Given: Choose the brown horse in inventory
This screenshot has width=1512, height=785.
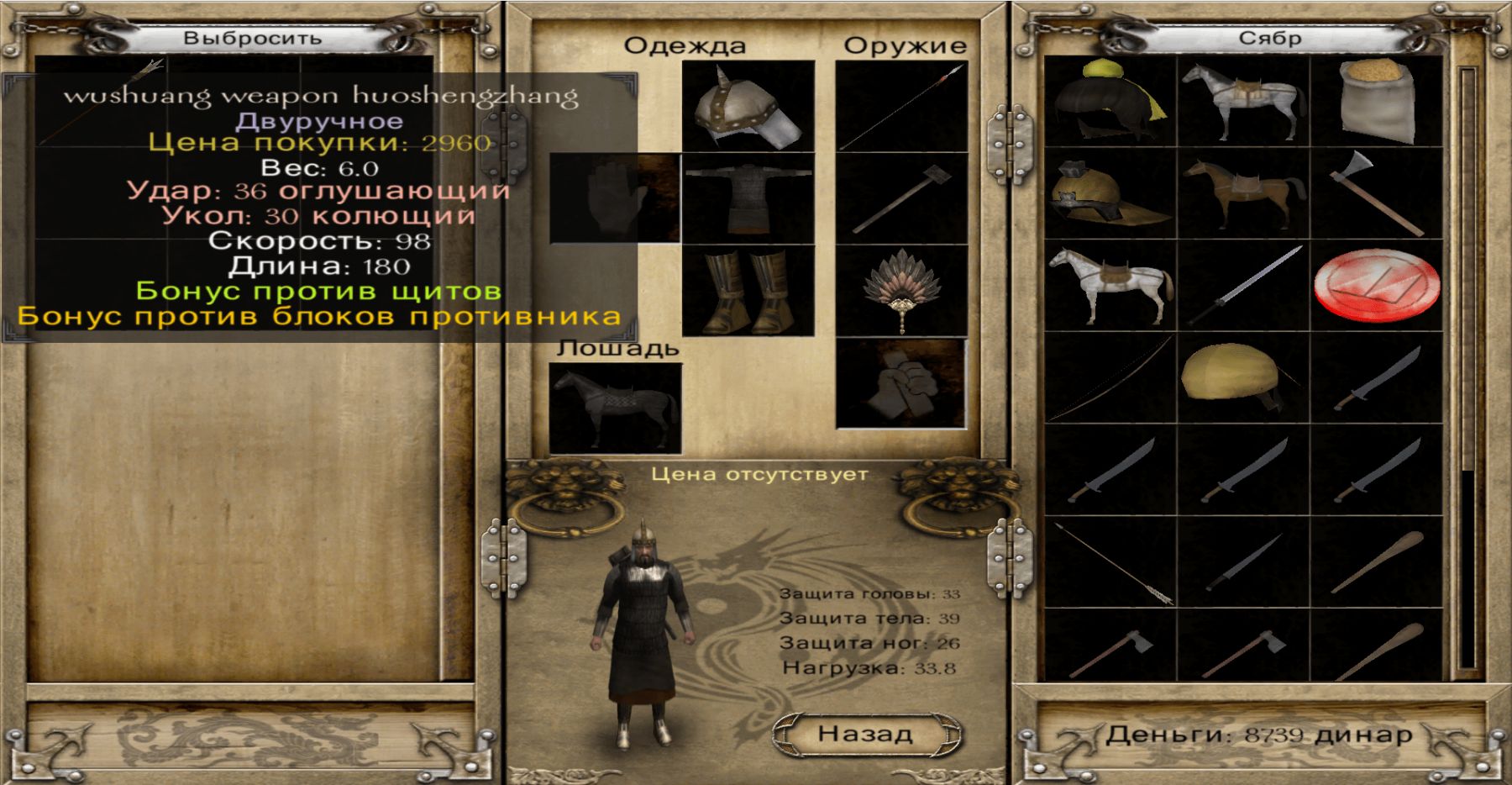Looking at the screenshot, I should click(1243, 194).
